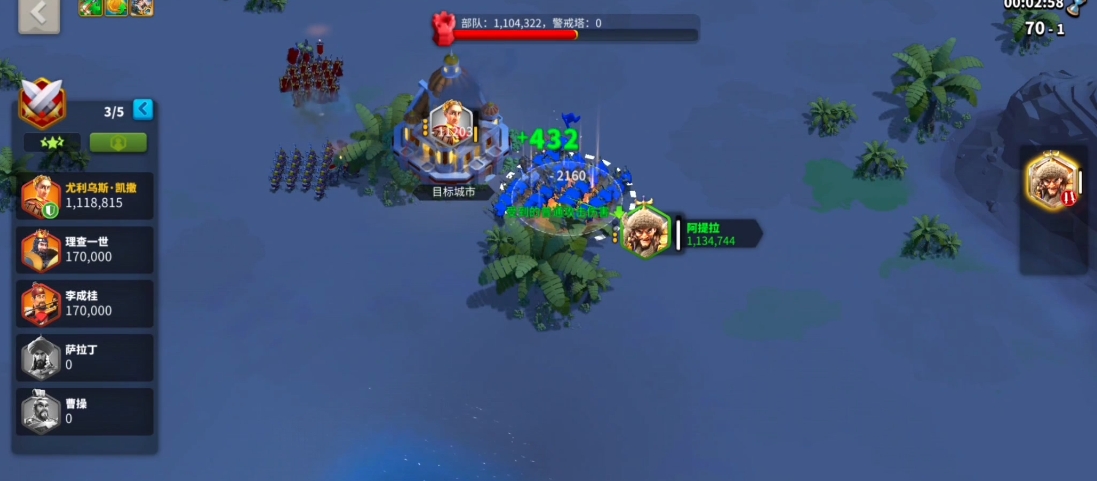Select the commander portrait on right panel
Viewport: 1097px width, 481px height.
pos(1051,182)
